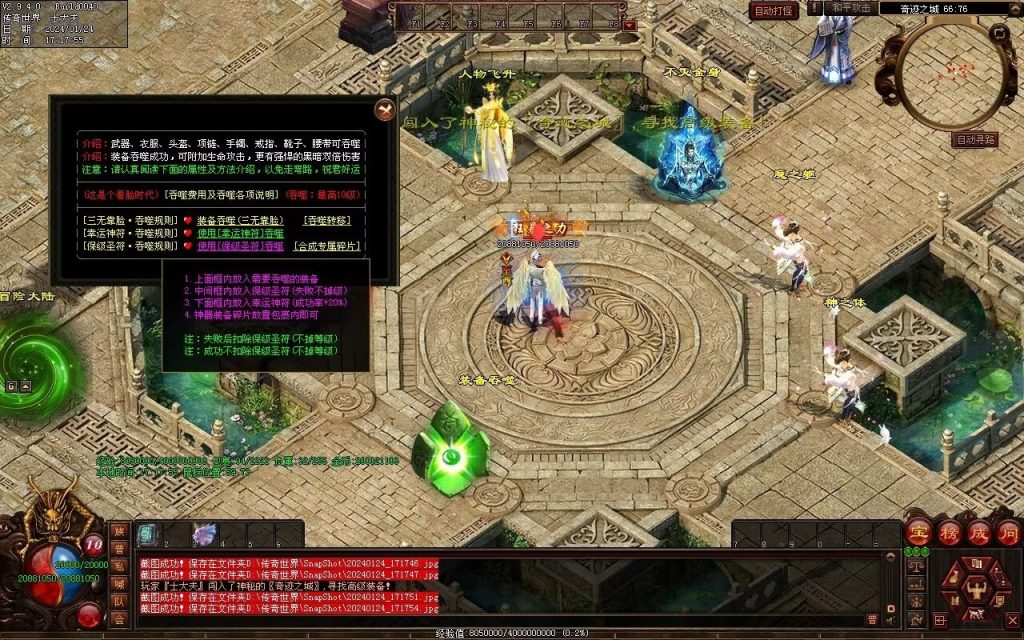
Task: Open the 装备吞噬(三无靠脸) link
Action: [x=239, y=220]
